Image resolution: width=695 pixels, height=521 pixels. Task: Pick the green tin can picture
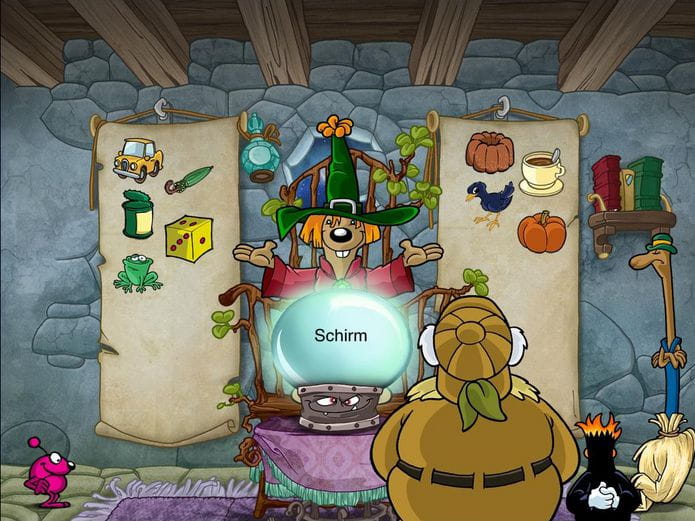pos(138,215)
